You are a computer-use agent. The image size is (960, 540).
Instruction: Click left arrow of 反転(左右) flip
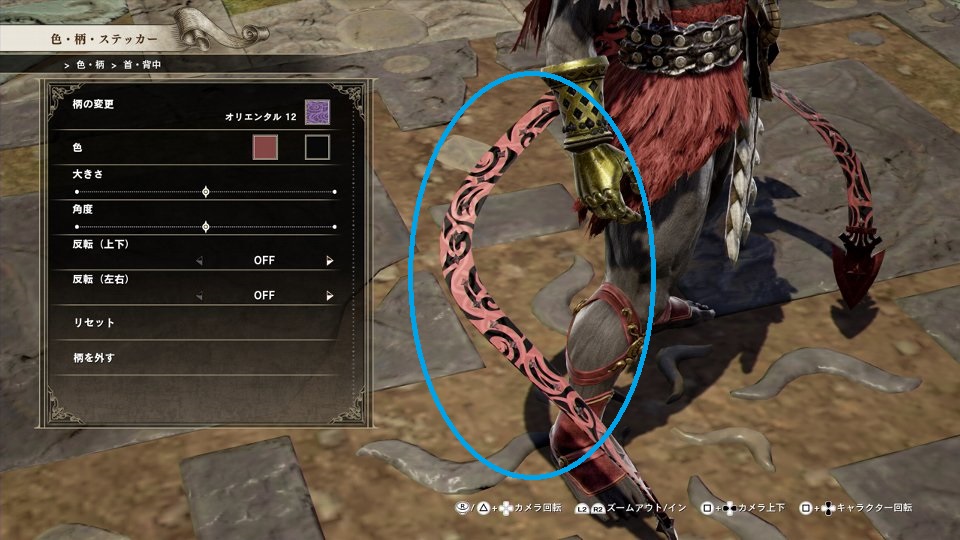point(199,296)
